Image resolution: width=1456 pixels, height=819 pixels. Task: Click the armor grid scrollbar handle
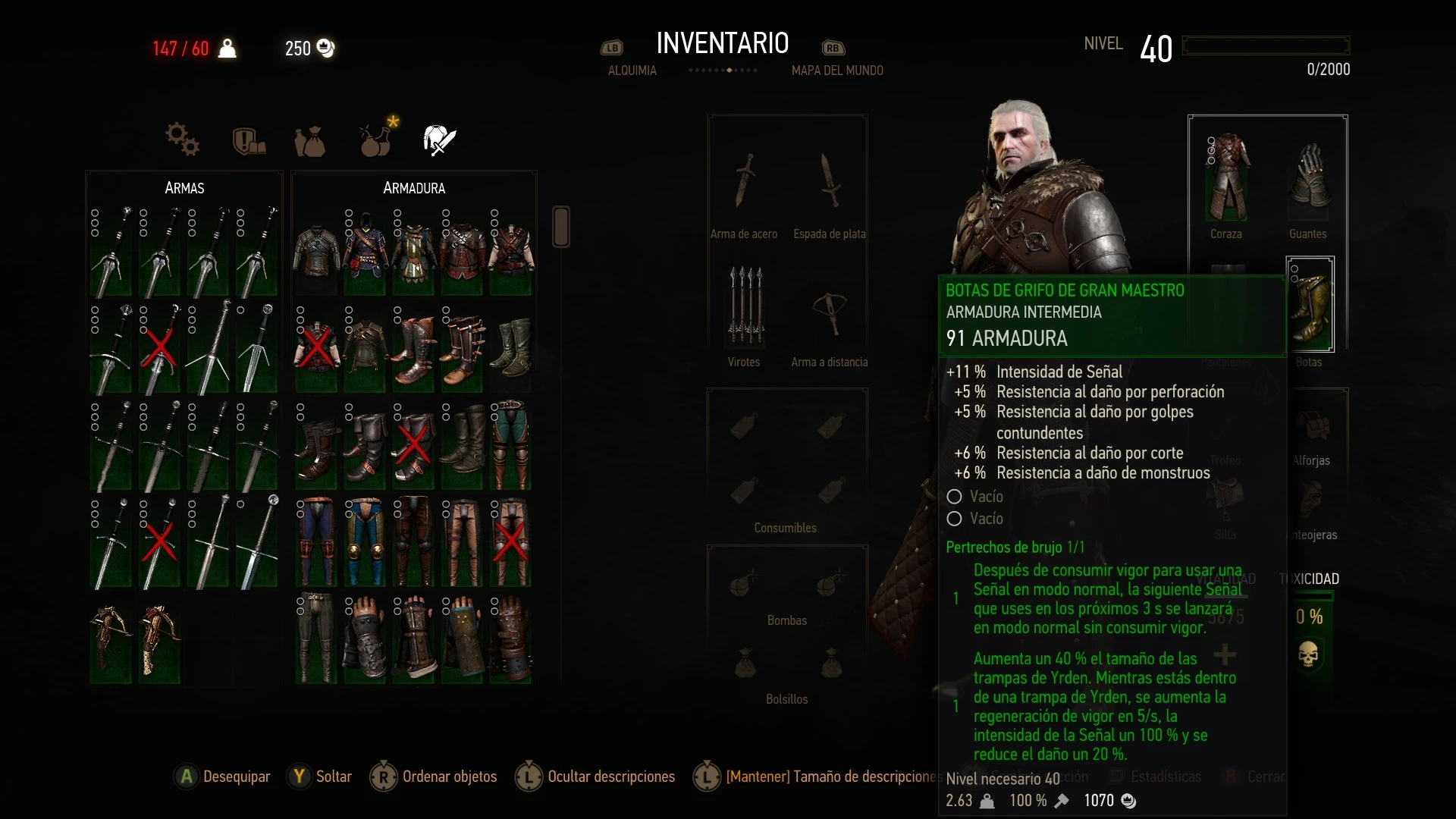click(x=561, y=226)
